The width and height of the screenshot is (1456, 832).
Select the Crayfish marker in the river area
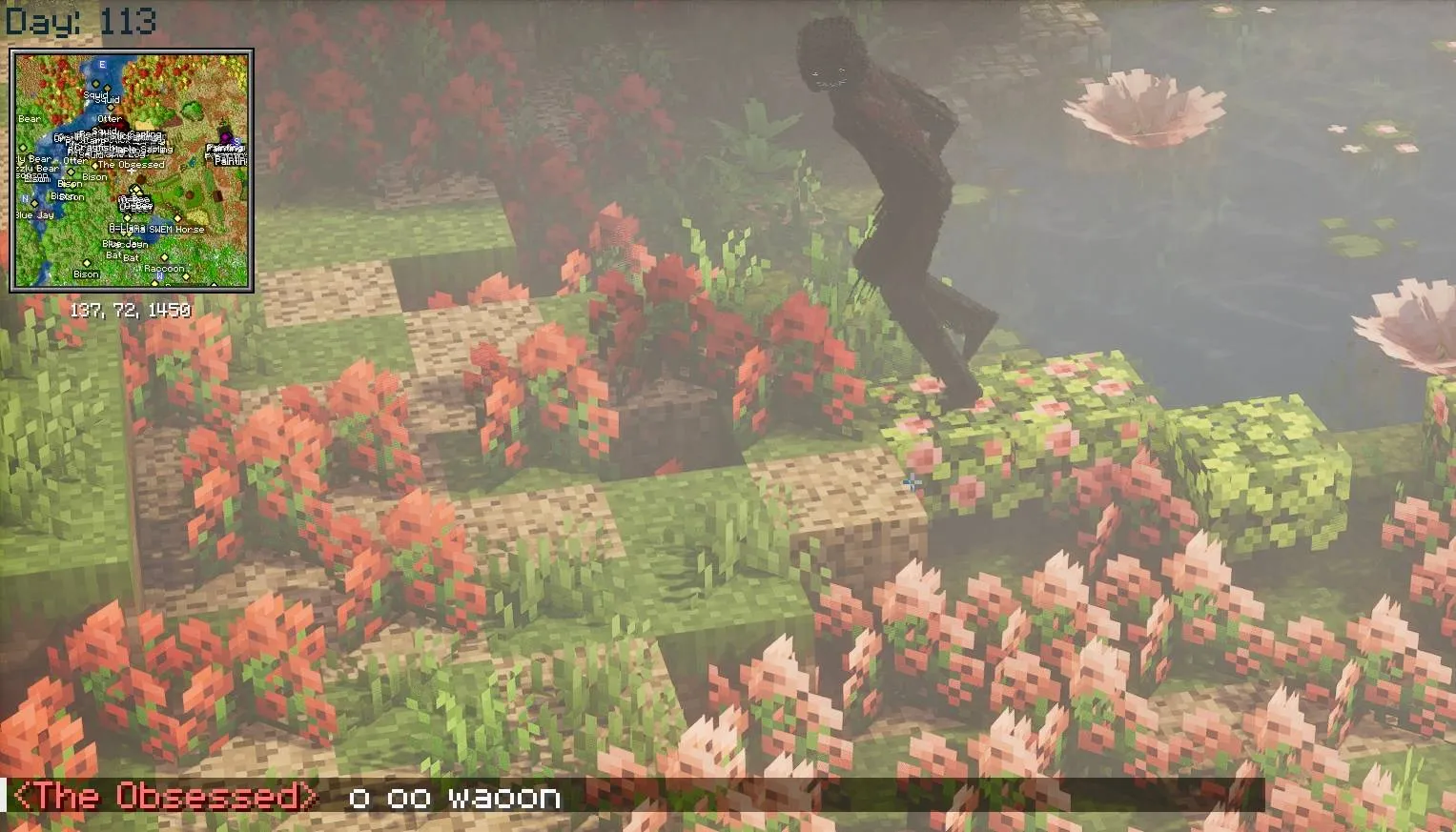tap(90, 148)
